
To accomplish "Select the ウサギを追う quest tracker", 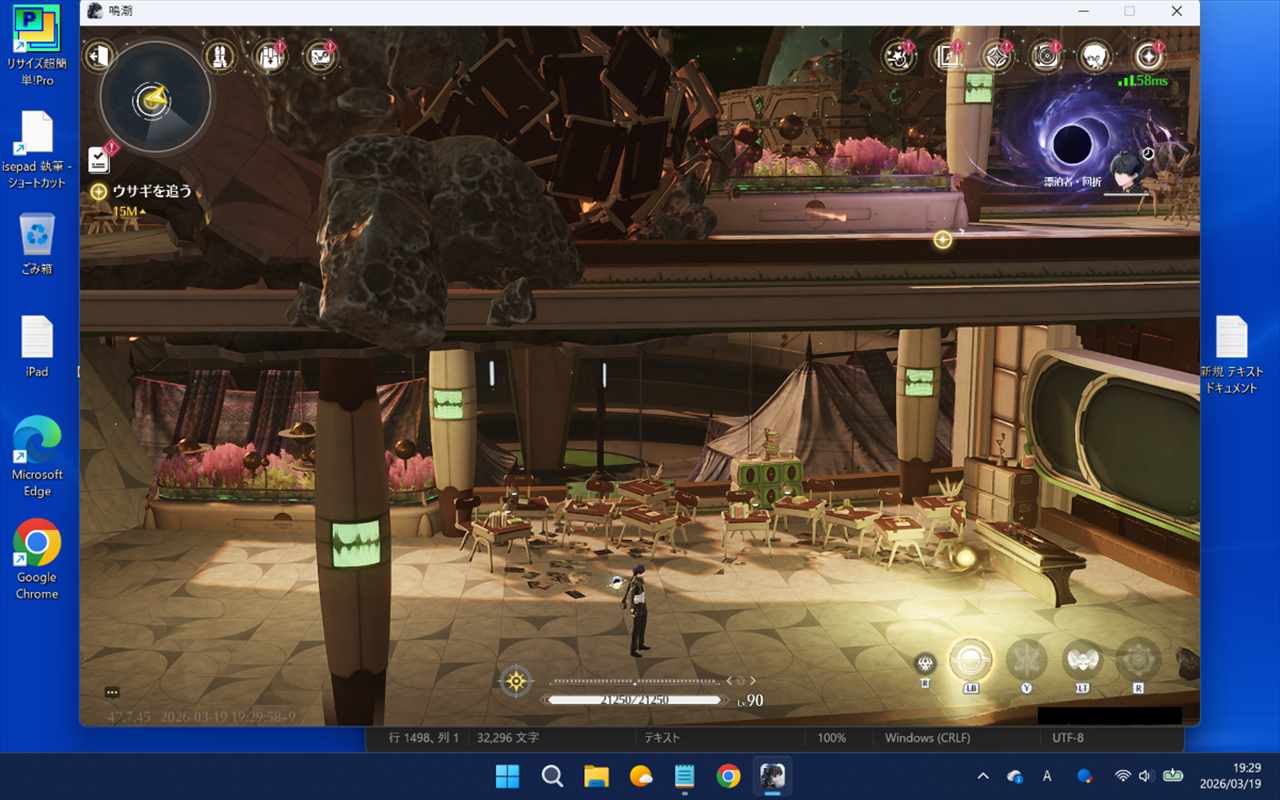I will (x=151, y=191).
